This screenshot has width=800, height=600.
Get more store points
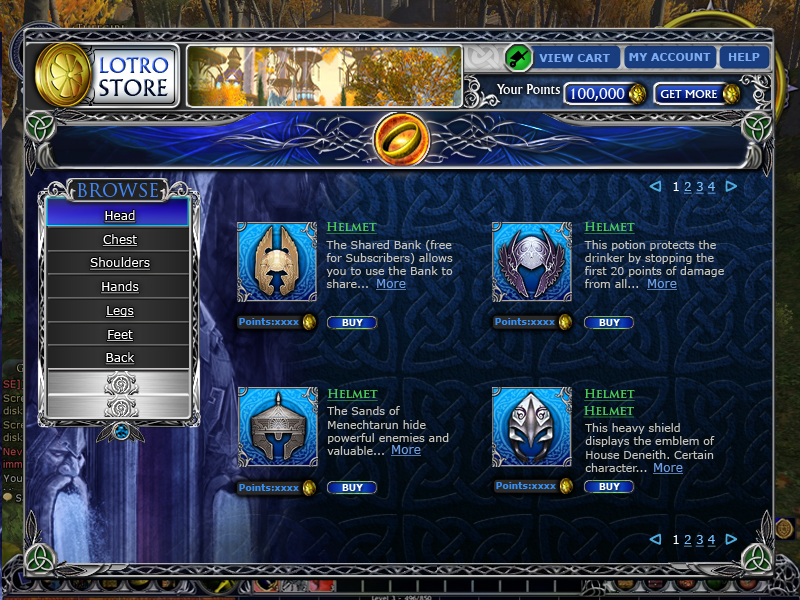point(697,94)
